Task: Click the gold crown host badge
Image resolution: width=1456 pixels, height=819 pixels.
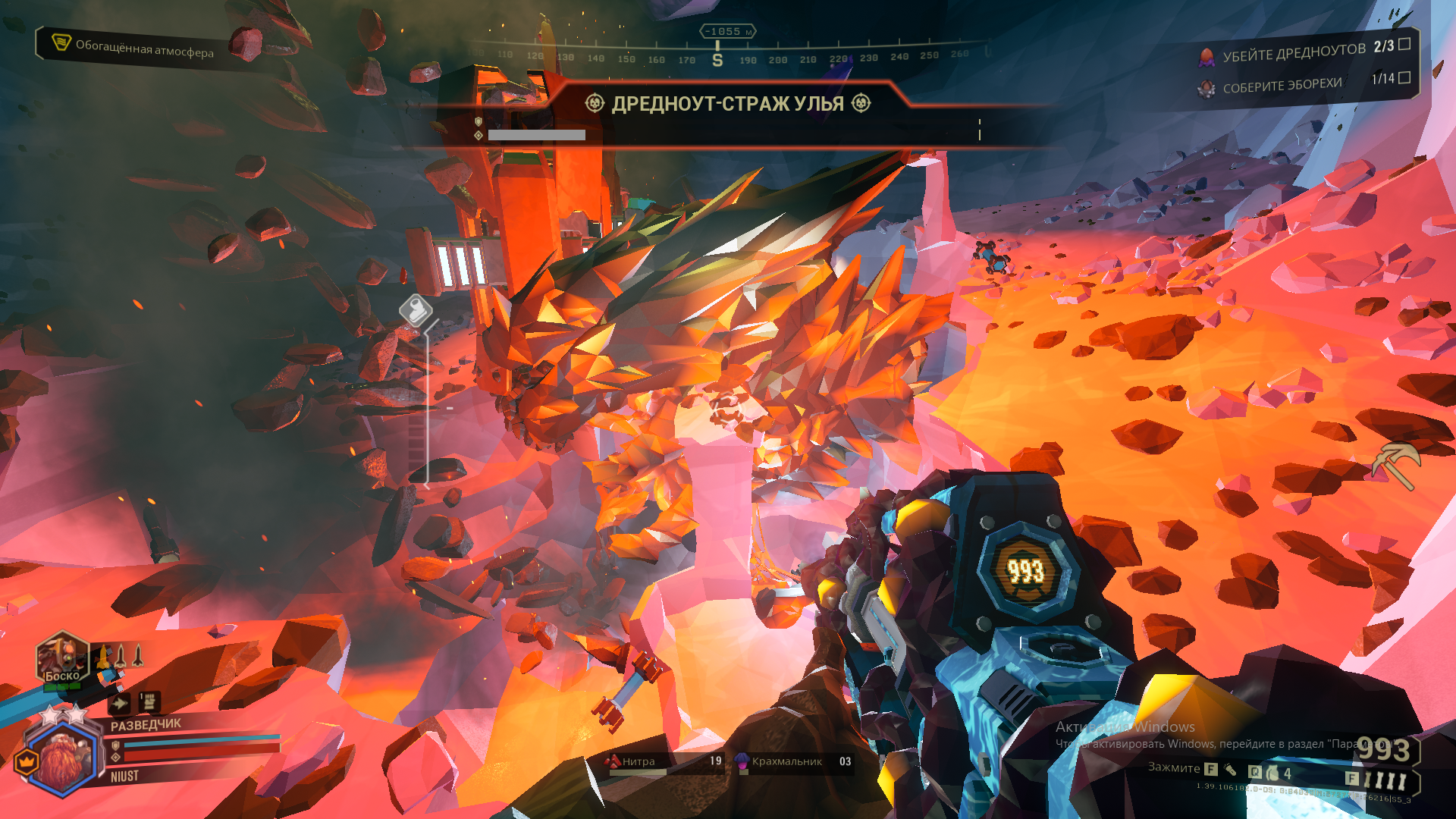Action: click(27, 759)
